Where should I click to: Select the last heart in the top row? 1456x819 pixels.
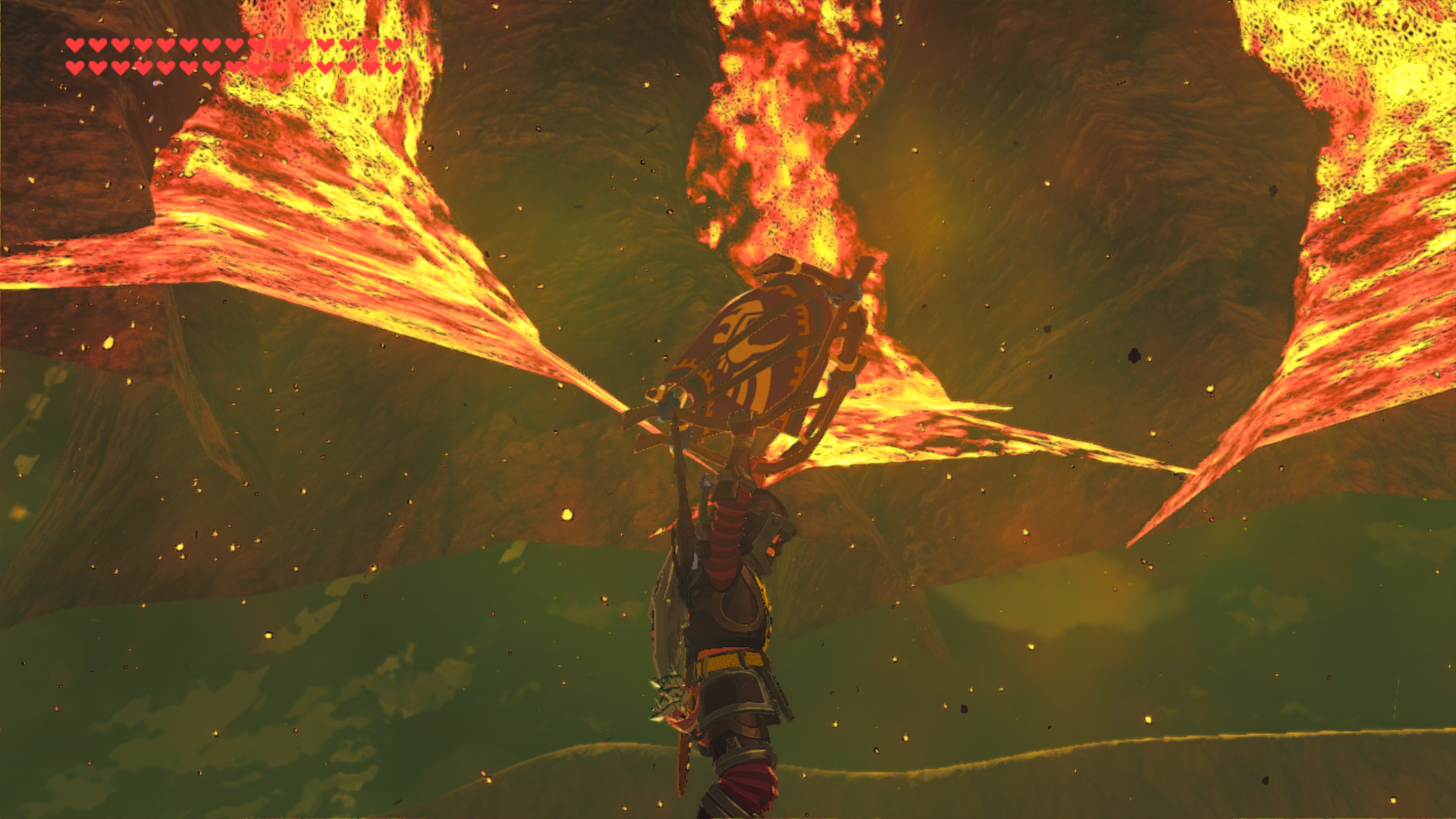pyautogui.click(x=395, y=44)
